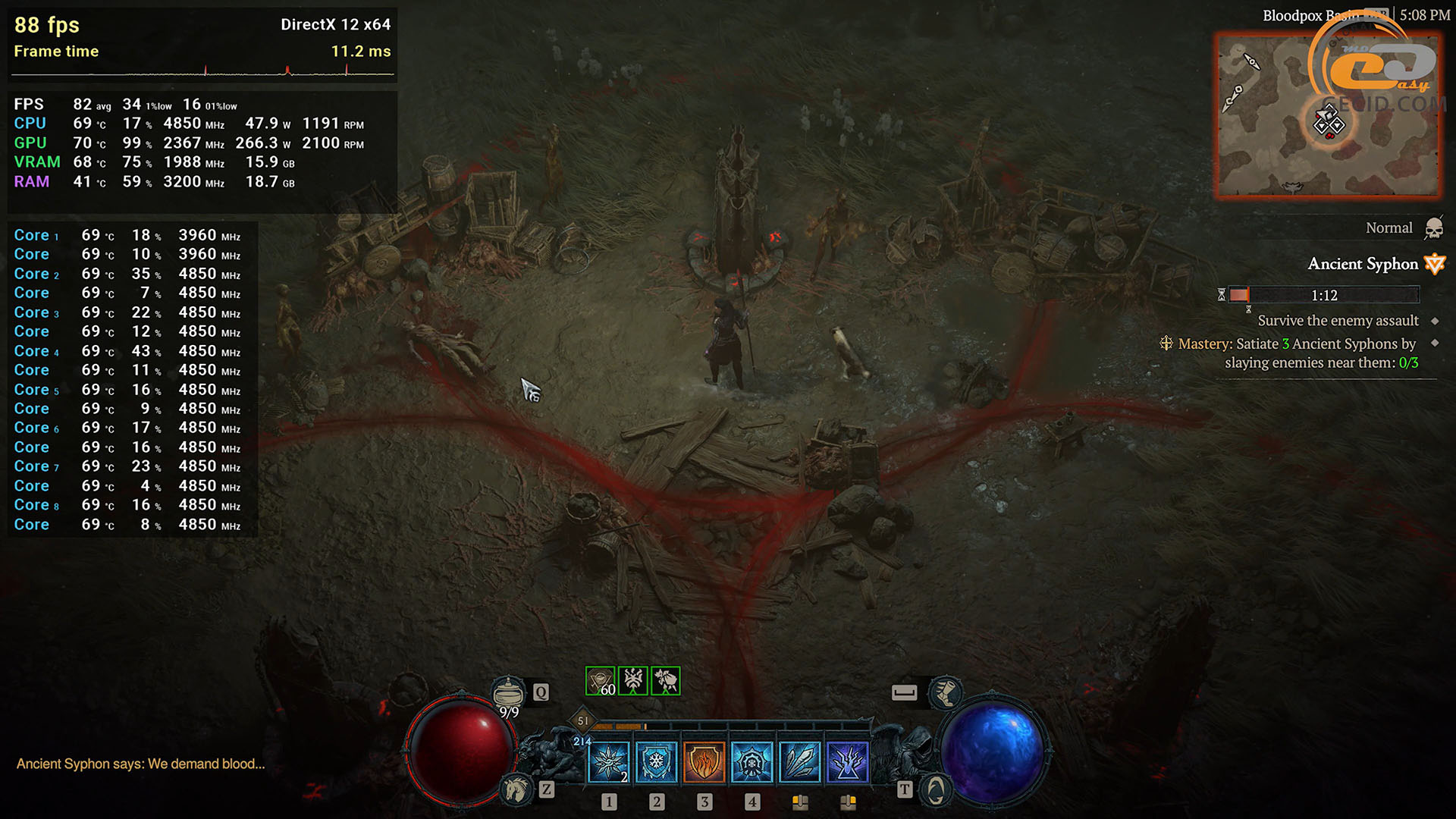The image size is (1456, 819).
Task: Trigger the evade boot icon
Action: click(945, 692)
